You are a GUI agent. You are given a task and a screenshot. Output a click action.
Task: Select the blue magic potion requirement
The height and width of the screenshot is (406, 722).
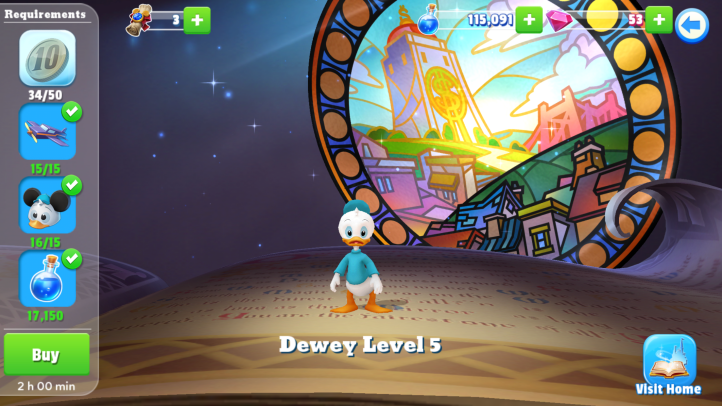(x=47, y=278)
